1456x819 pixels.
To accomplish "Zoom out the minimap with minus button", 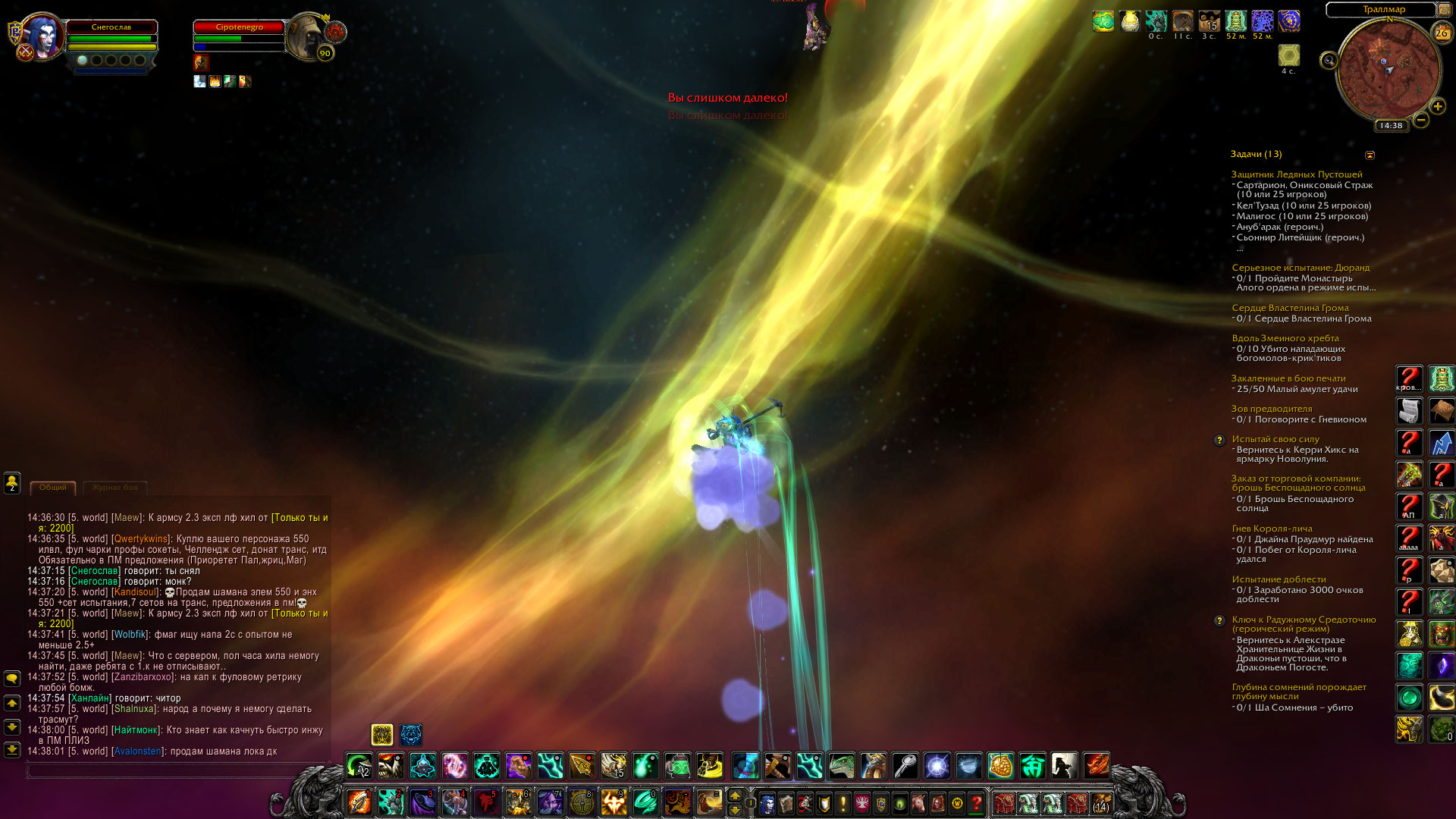I will coord(1421,120).
